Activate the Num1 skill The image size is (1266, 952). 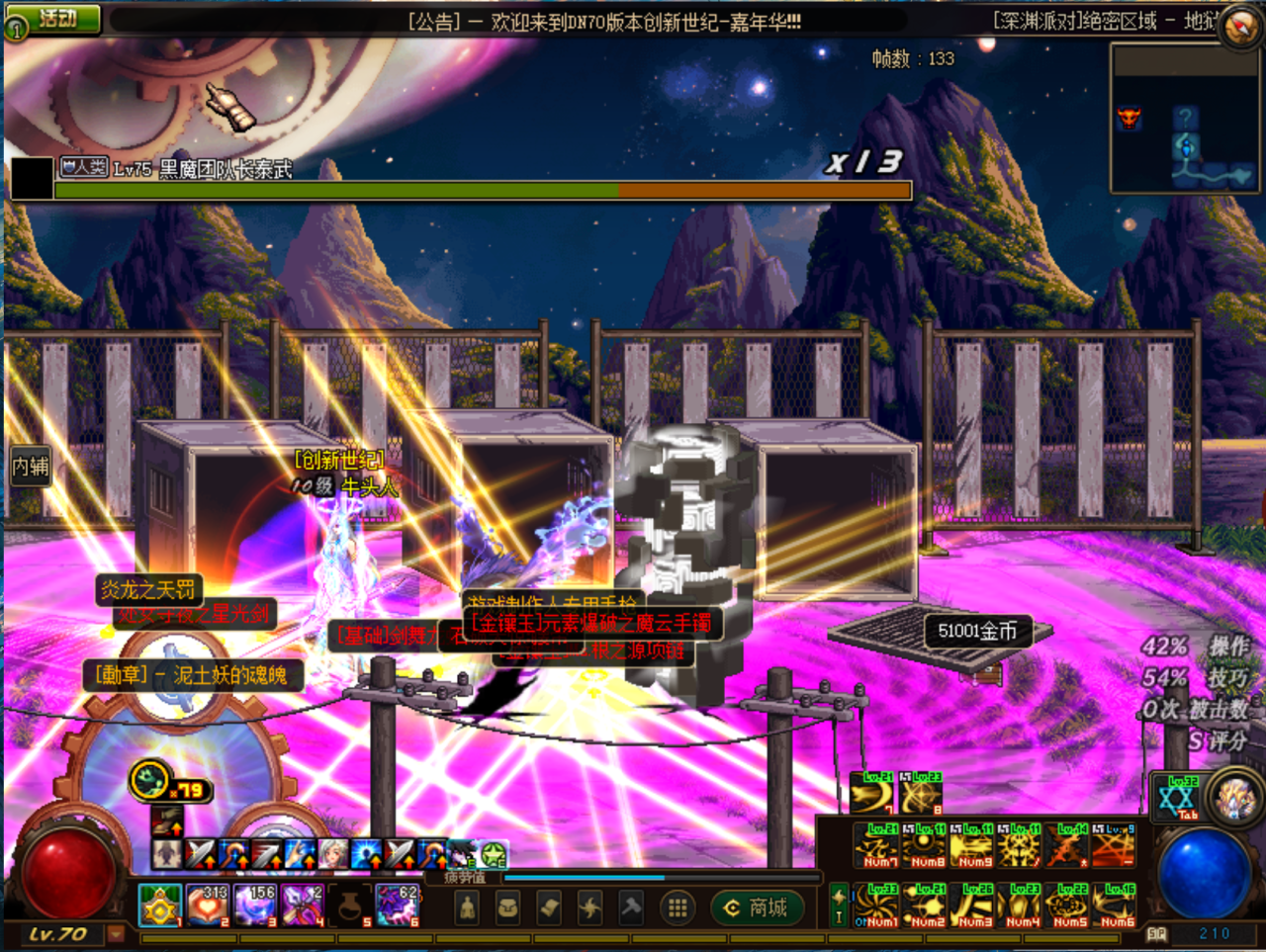click(x=876, y=906)
